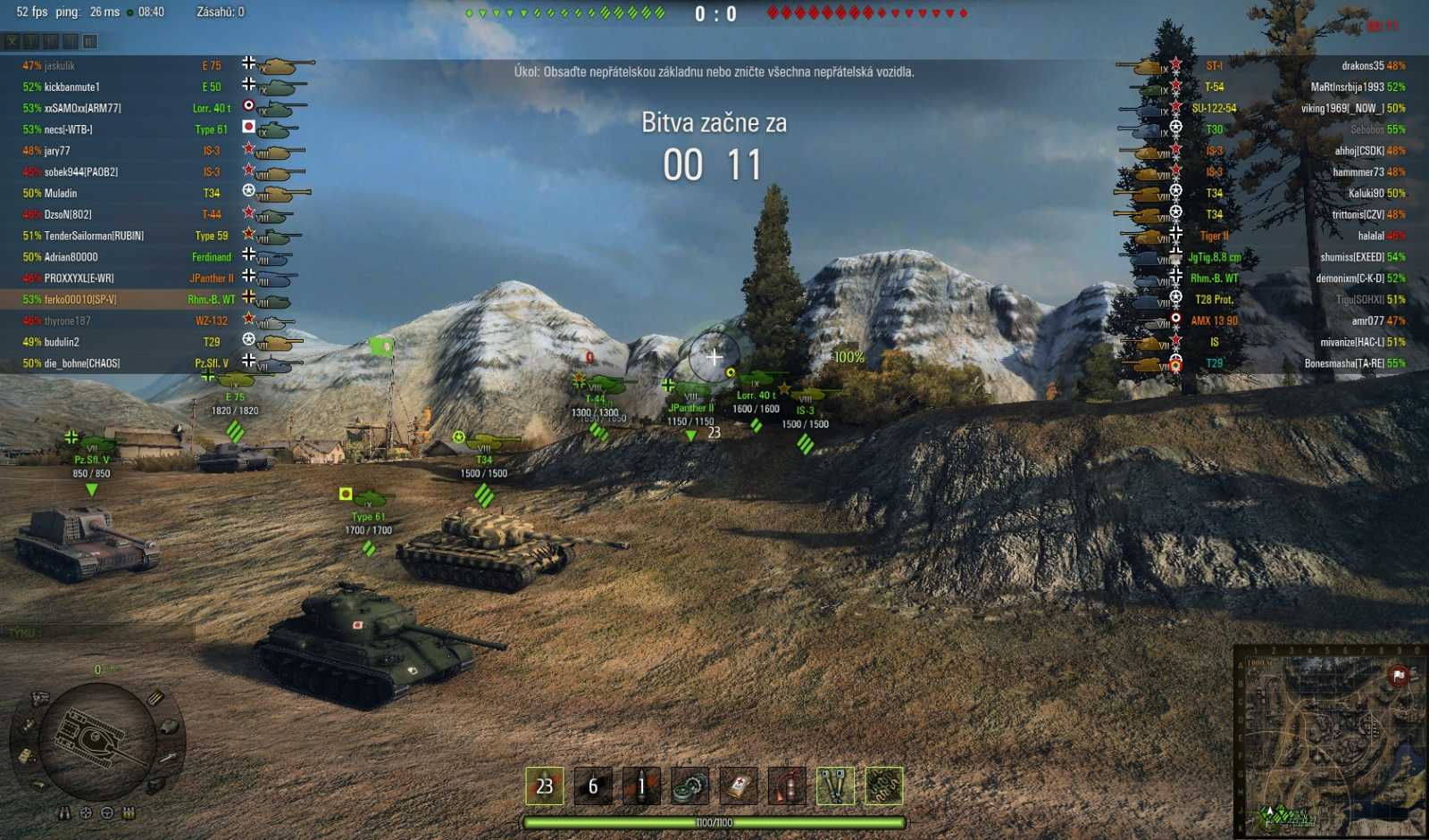The height and width of the screenshot is (840, 1429).
Task: Click the minimap in the corner
Action: [x=1331, y=741]
